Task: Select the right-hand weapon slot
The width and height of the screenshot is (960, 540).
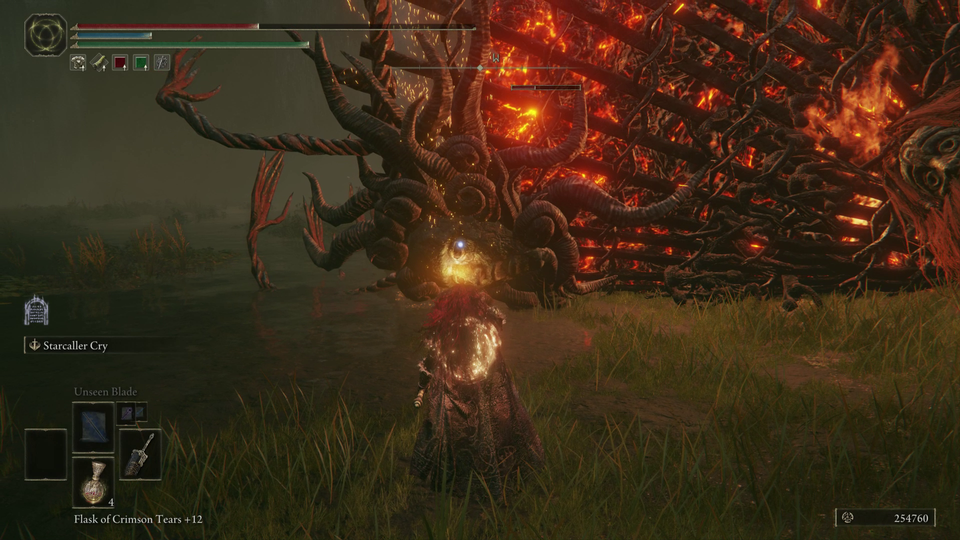Action: tap(140, 454)
